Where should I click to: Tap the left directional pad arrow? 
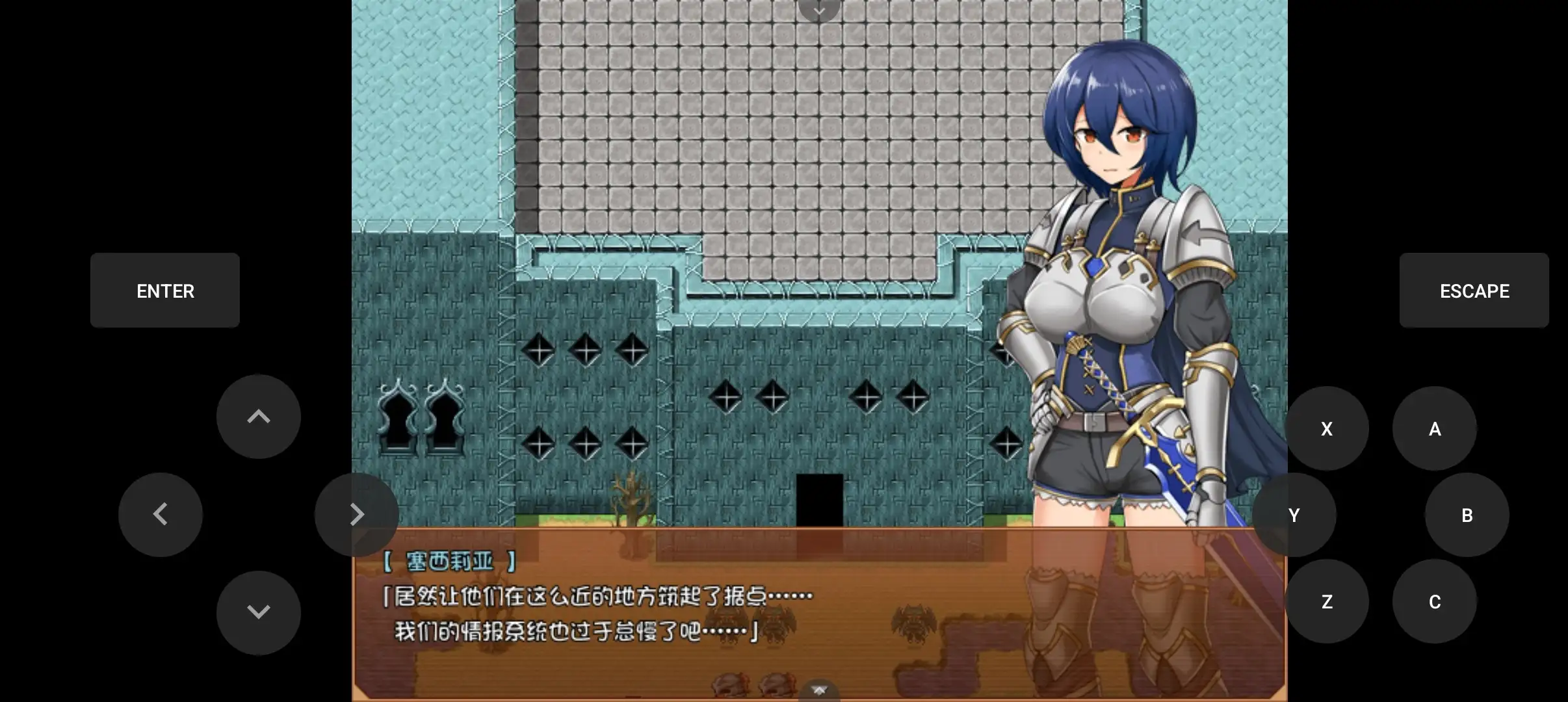(x=161, y=514)
